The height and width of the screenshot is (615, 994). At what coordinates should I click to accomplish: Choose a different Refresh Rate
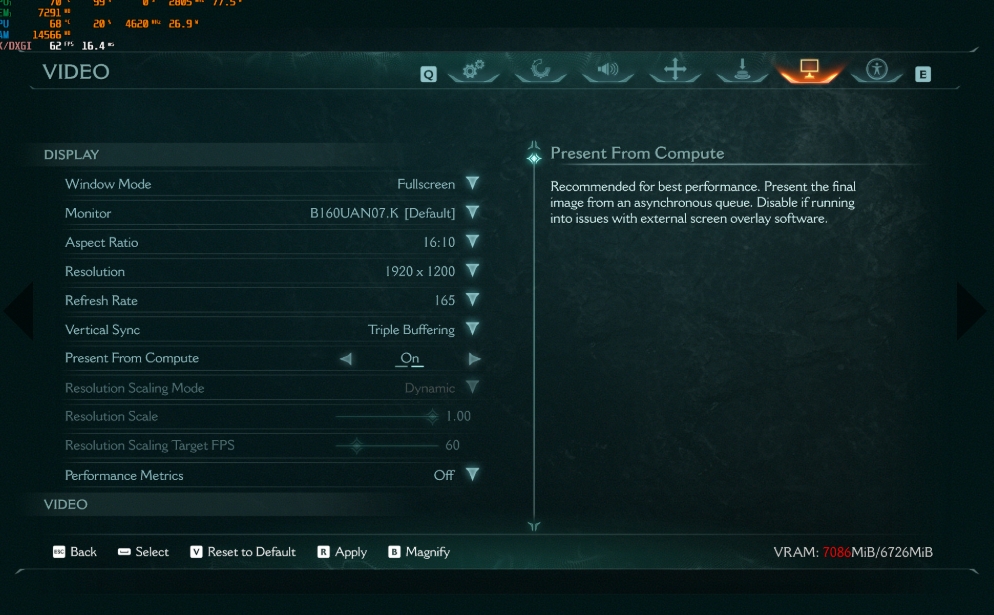472,300
